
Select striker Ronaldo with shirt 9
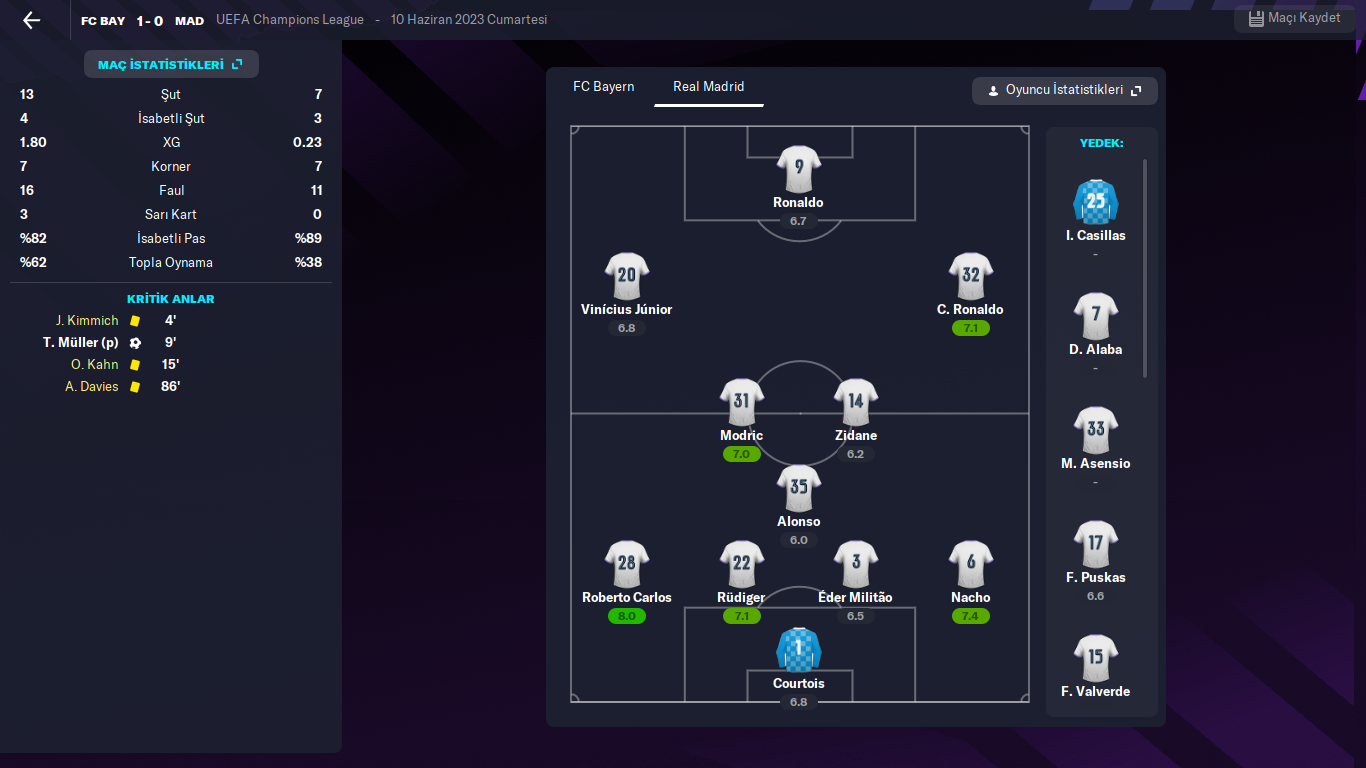point(798,170)
